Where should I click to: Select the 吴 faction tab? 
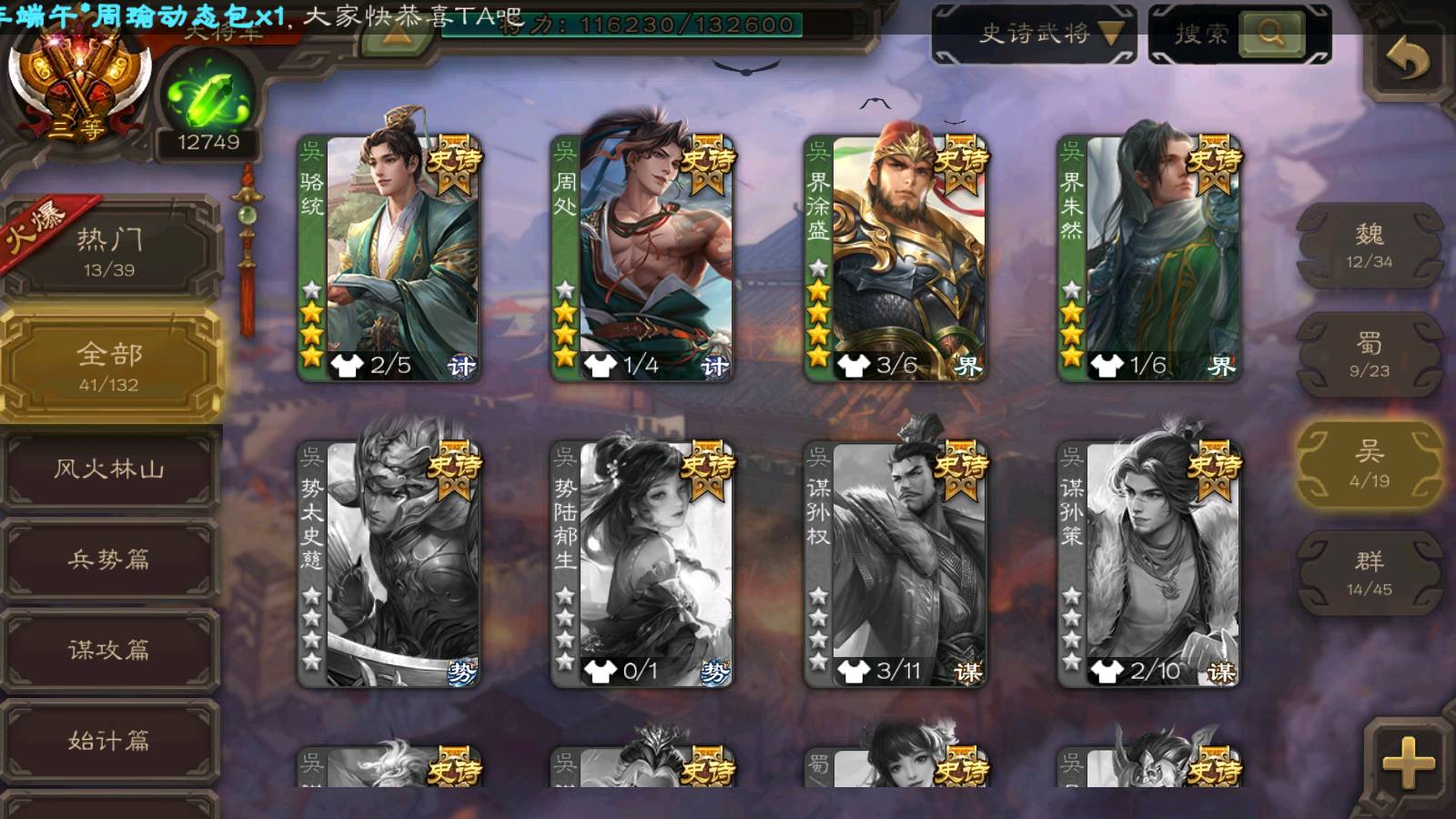[x=1369, y=464]
